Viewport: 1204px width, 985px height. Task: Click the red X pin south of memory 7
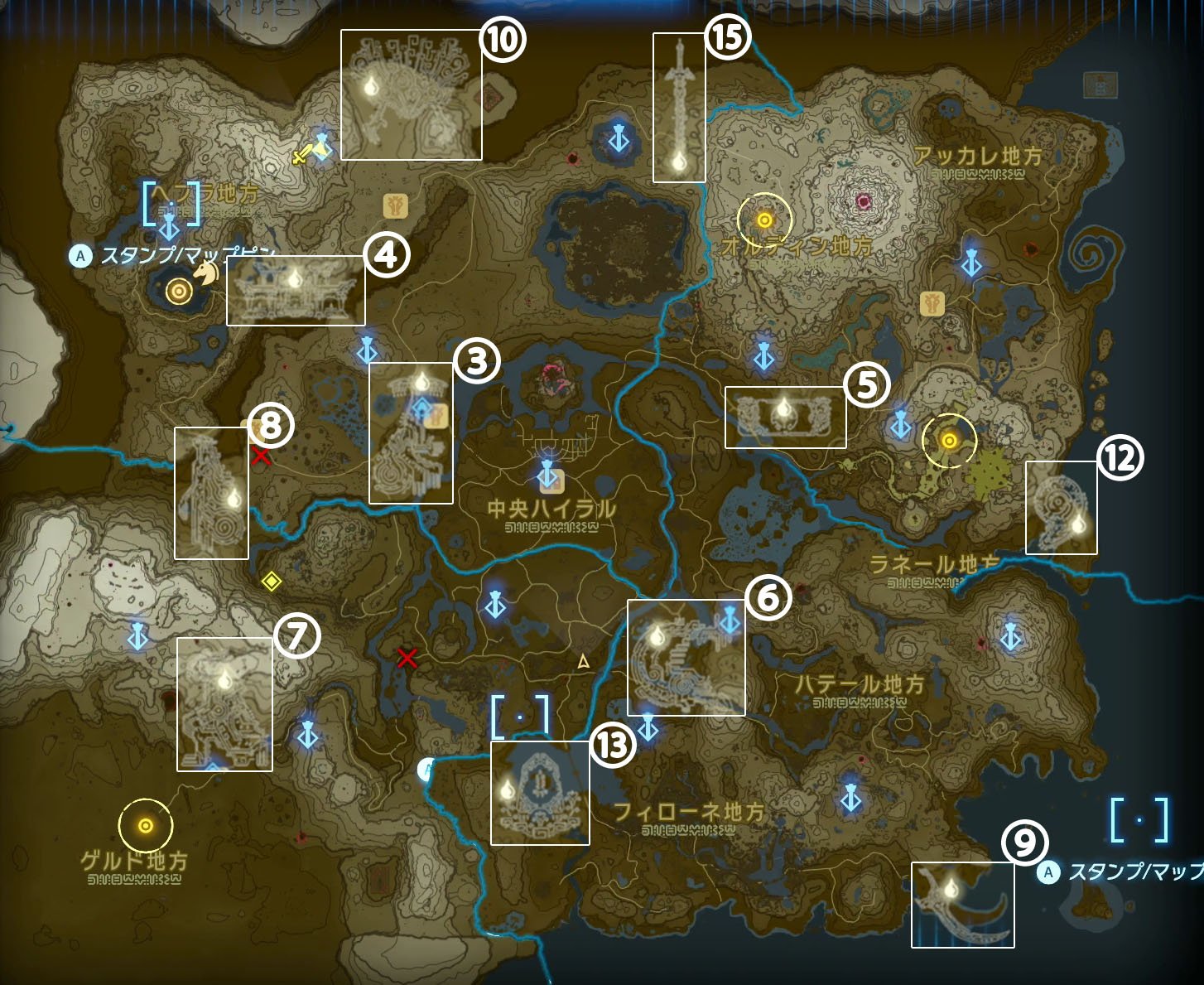pyautogui.click(x=407, y=659)
